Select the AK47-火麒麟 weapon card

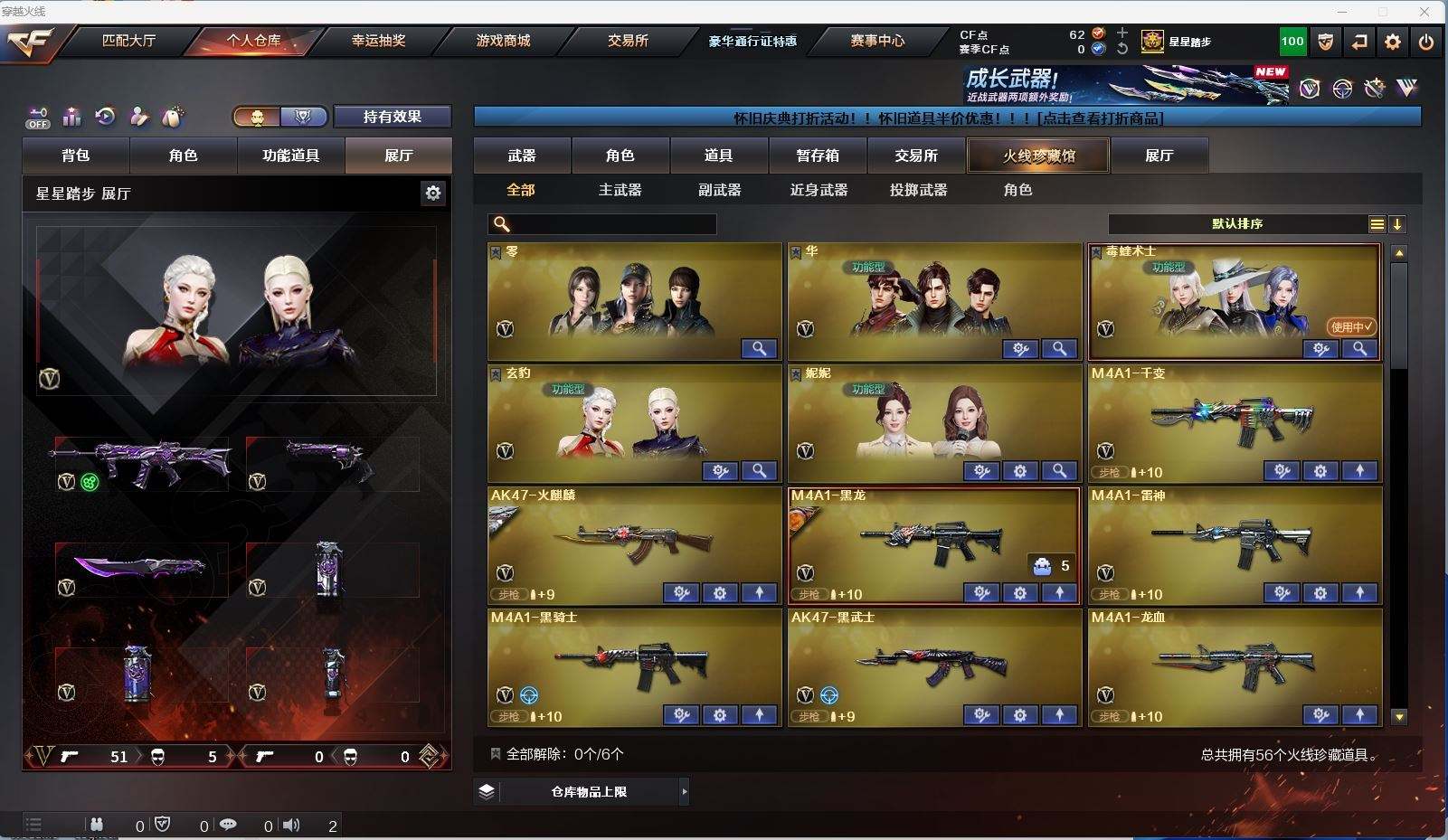633,543
